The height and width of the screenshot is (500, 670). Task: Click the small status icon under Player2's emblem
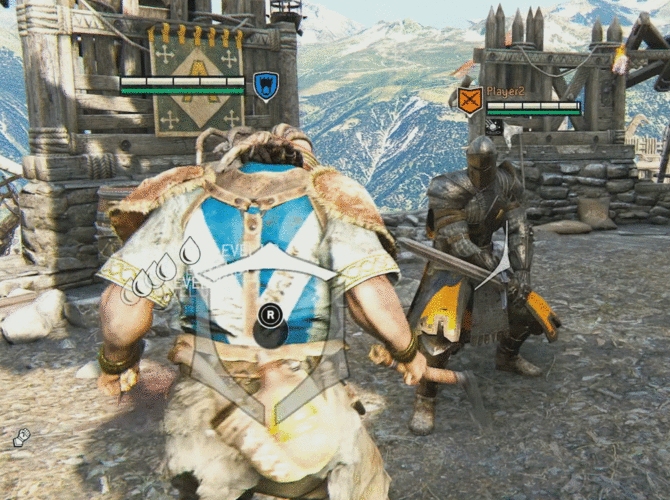click(494, 126)
